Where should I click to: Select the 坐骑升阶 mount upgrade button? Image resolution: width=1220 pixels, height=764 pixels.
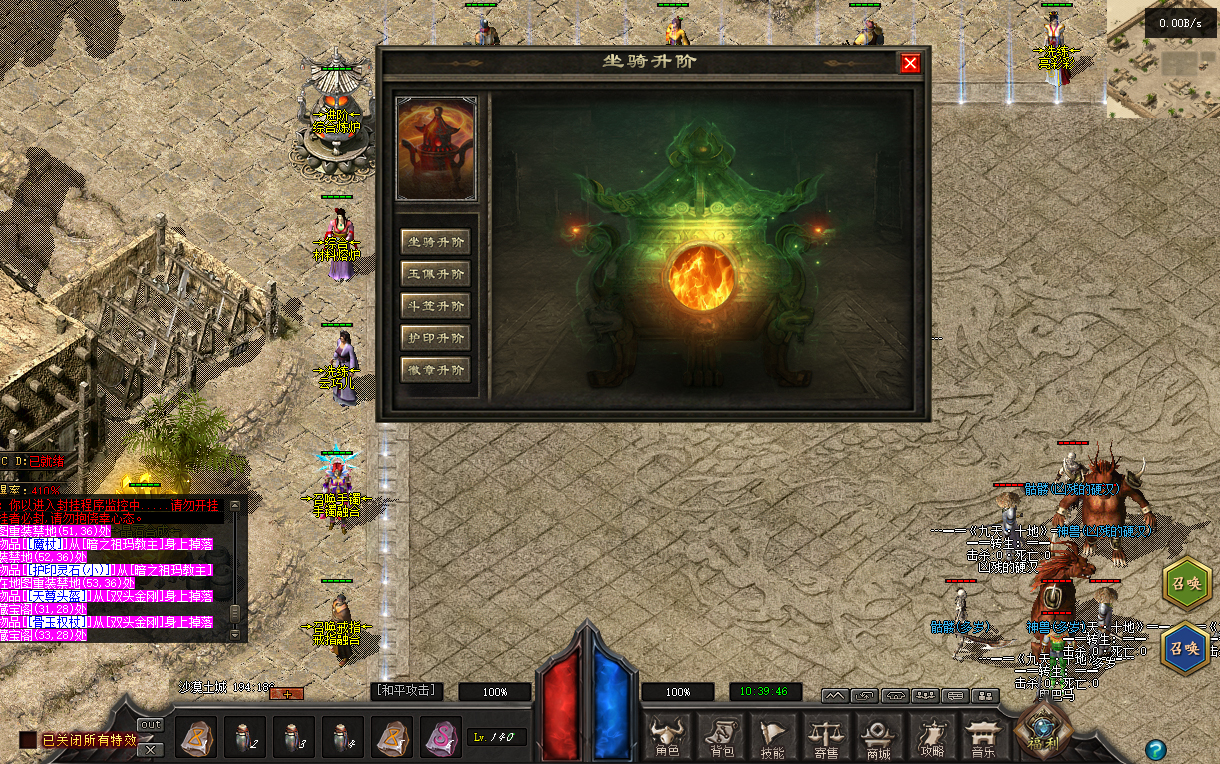435,242
